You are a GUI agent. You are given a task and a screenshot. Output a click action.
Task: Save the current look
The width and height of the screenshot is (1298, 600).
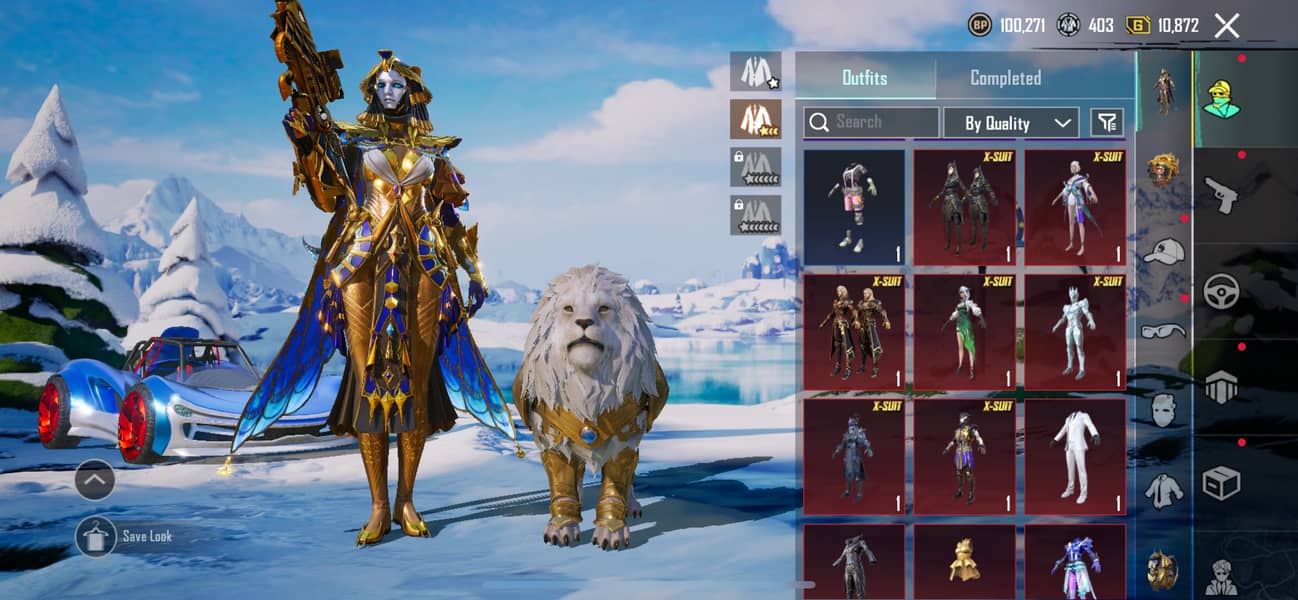click(x=96, y=536)
